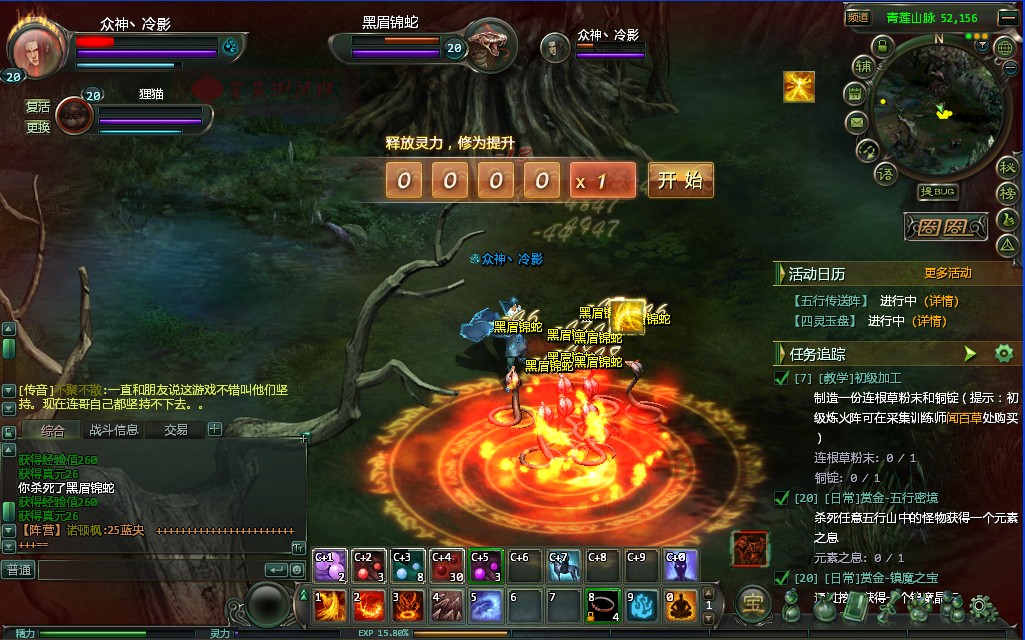Click the chat message input field

(x=150, y=570)
